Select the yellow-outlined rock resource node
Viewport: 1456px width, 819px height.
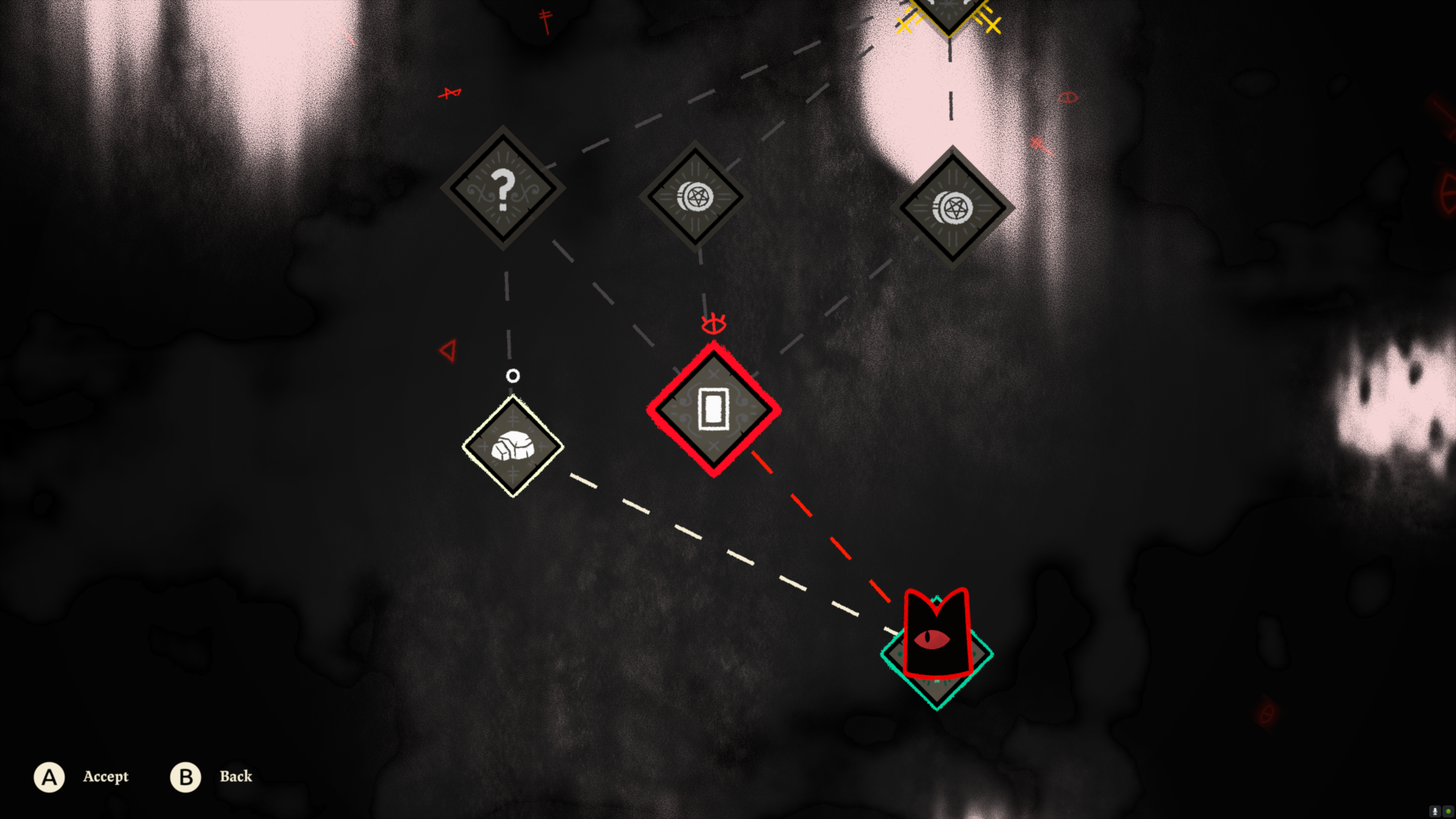click(512, 447)
